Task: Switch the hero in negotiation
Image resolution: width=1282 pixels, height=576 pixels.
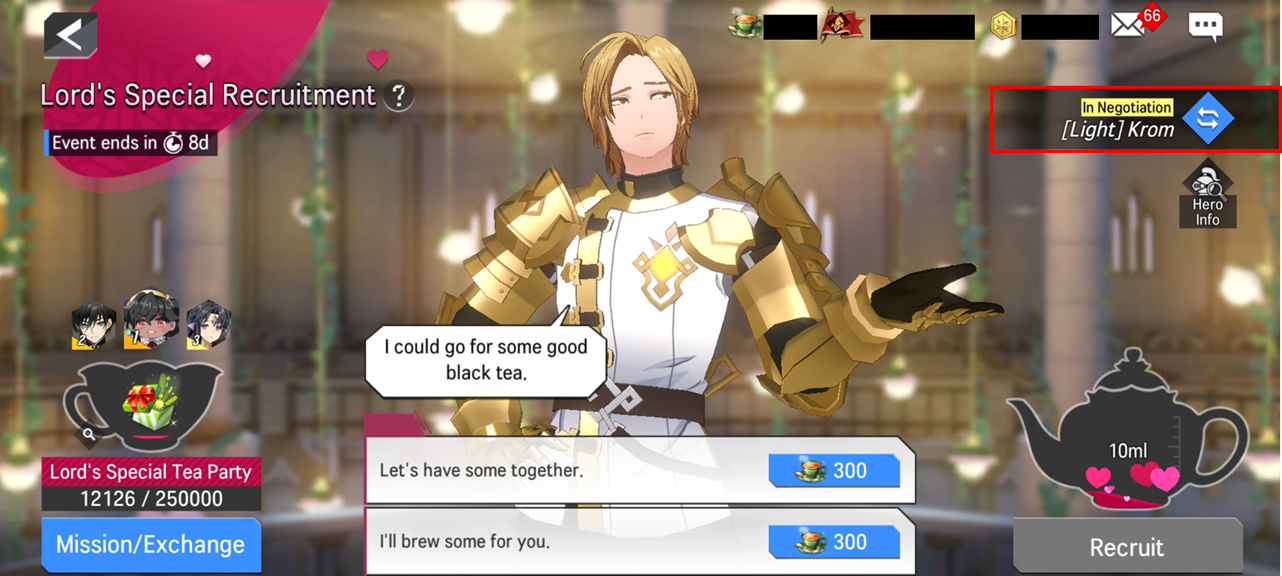Action: [x=1207, y=118]
